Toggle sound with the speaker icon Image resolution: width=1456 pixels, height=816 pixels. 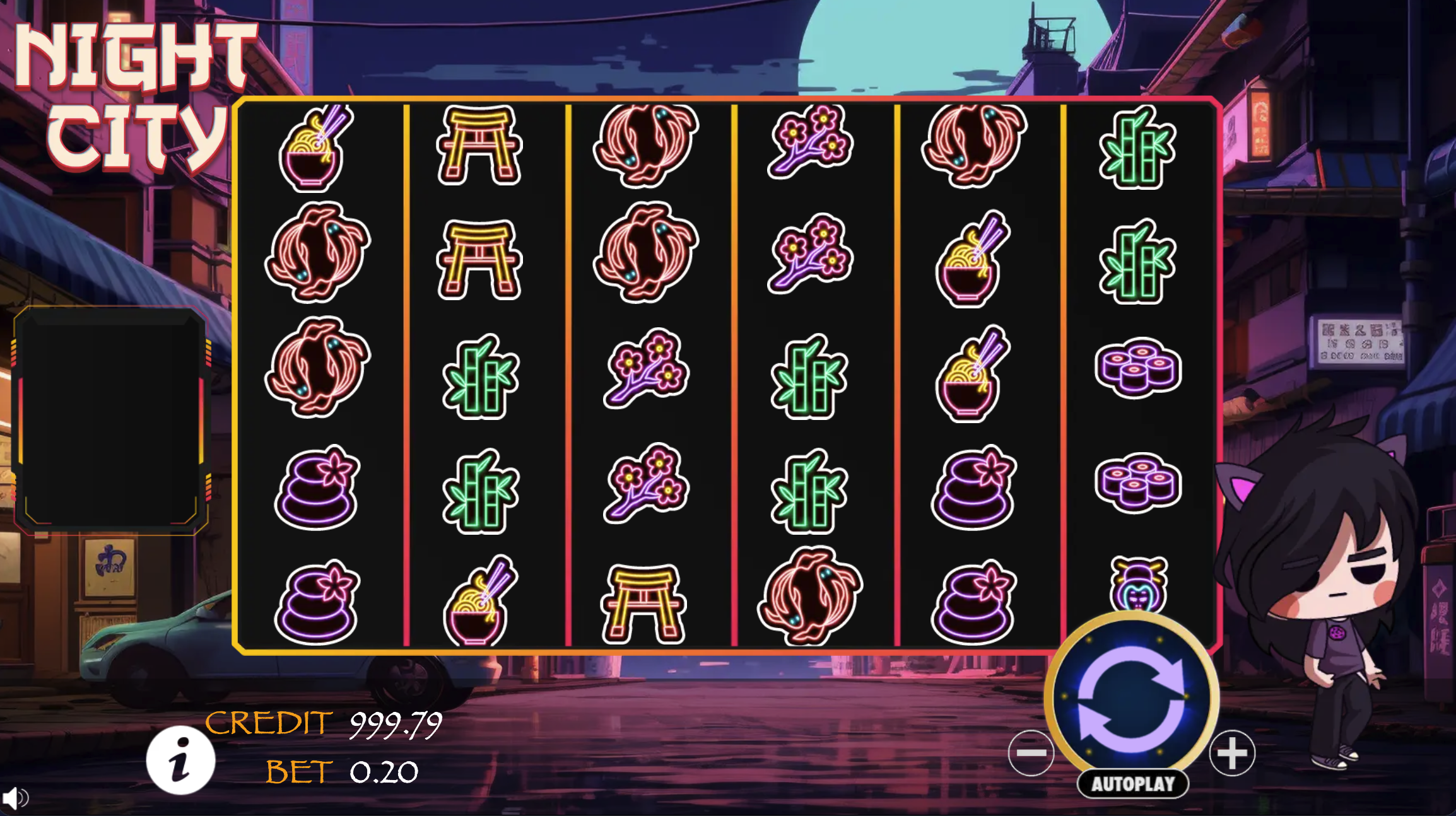tap(15, 798)
